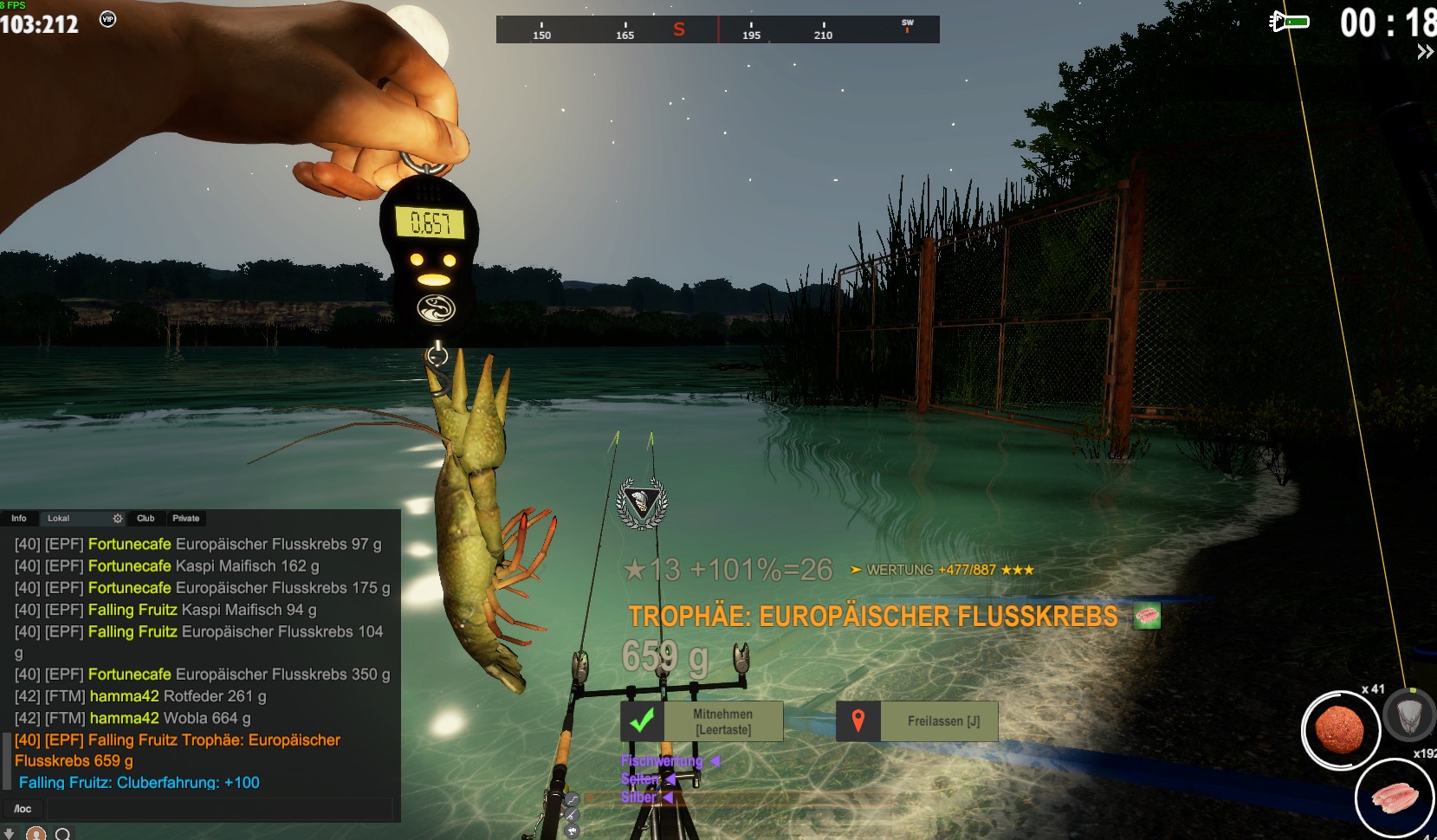Click the VIP badge icon
Image resolution: width=1437 pixels, height=840 pixels.
click(x=107, y=19)
